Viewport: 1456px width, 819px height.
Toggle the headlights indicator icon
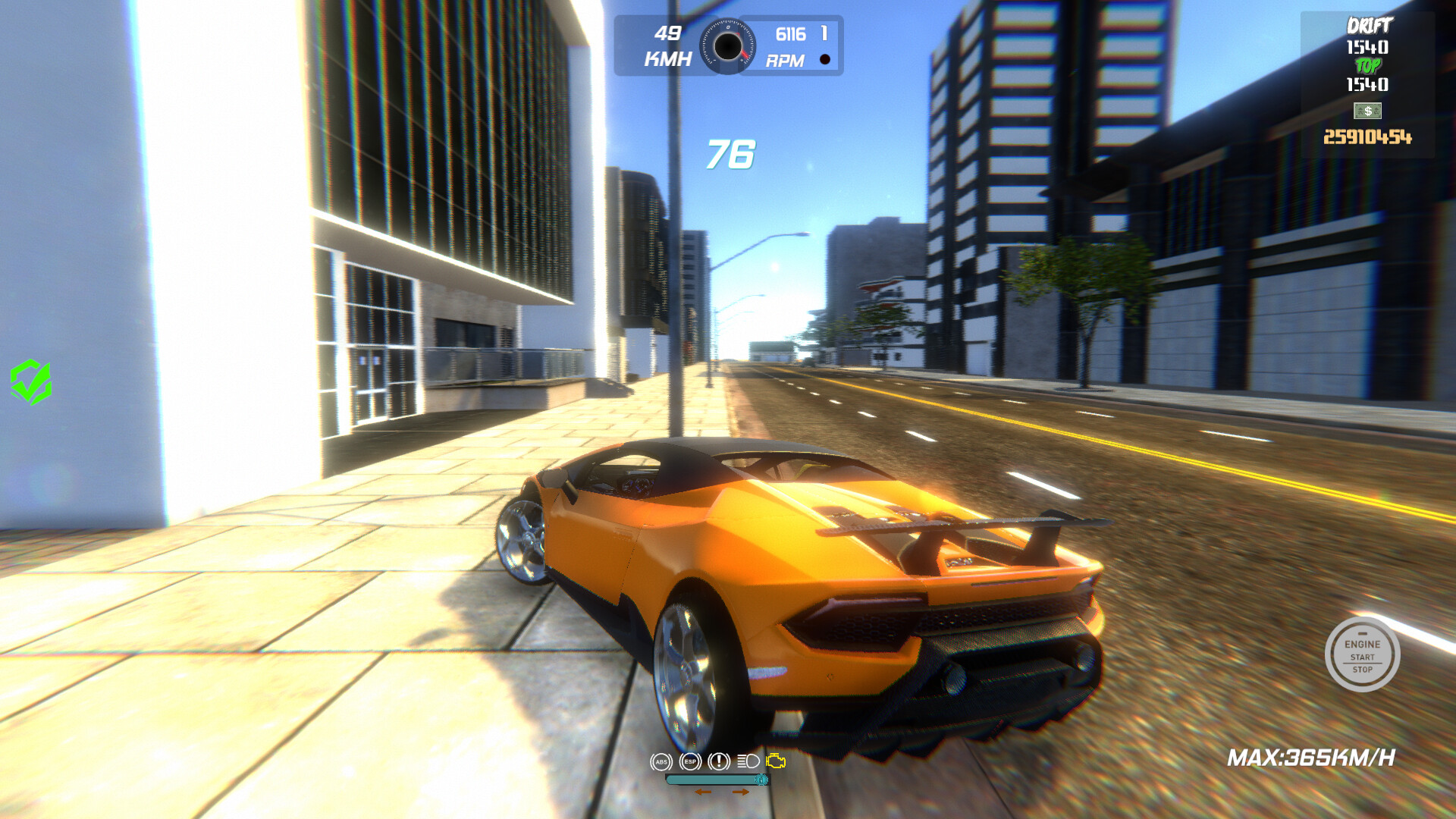[748, 761]
